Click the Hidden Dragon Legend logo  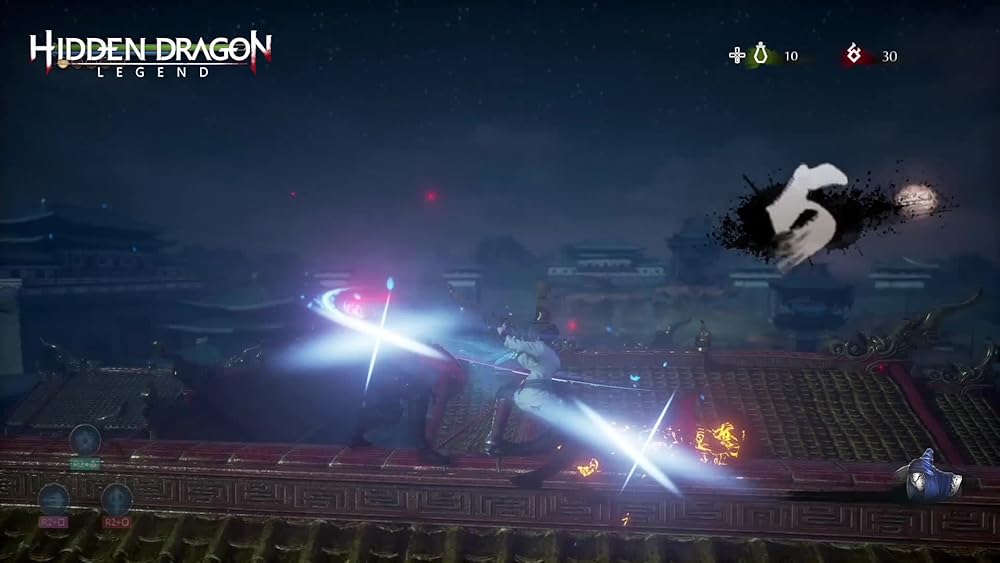(150, 53)
